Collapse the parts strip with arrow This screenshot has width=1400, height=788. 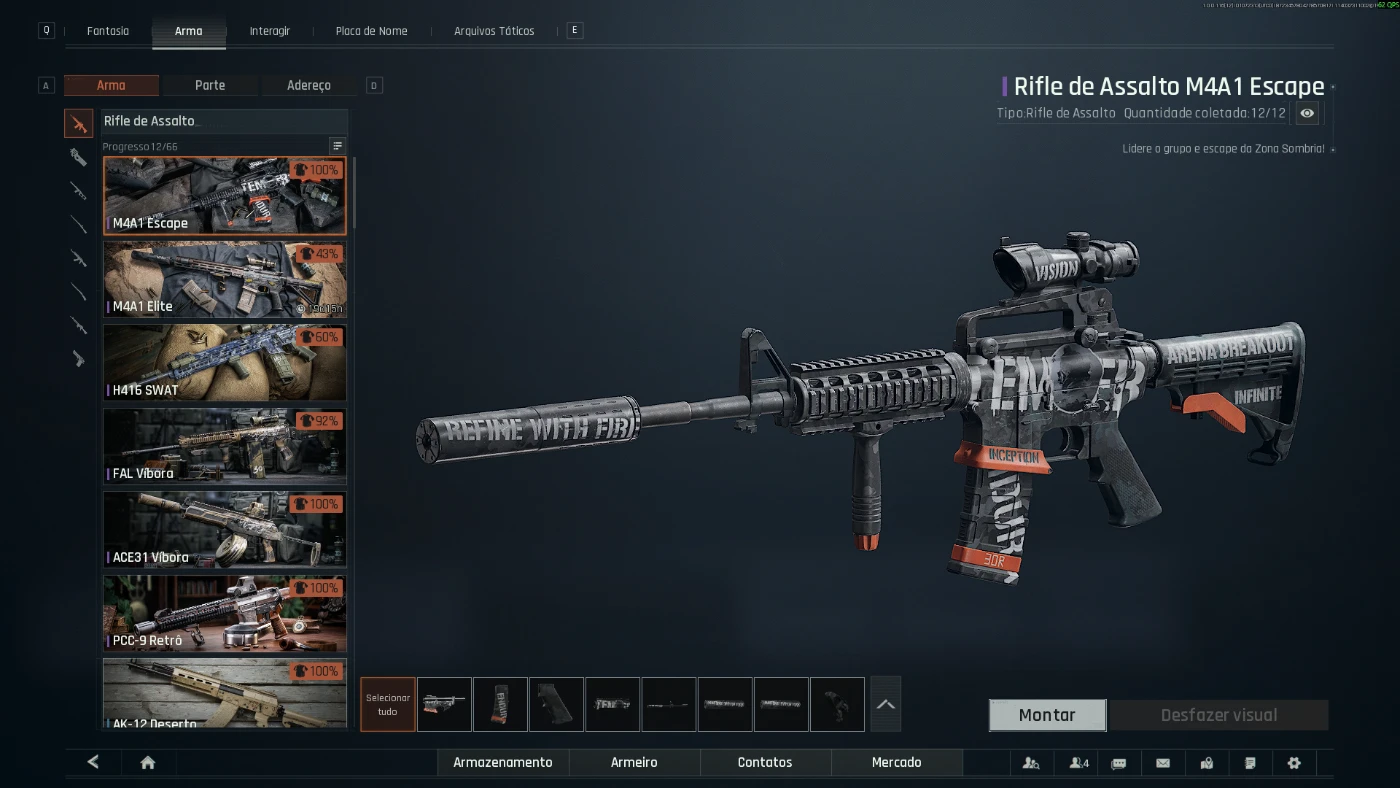pyautogui.click(x=885, y=704)
